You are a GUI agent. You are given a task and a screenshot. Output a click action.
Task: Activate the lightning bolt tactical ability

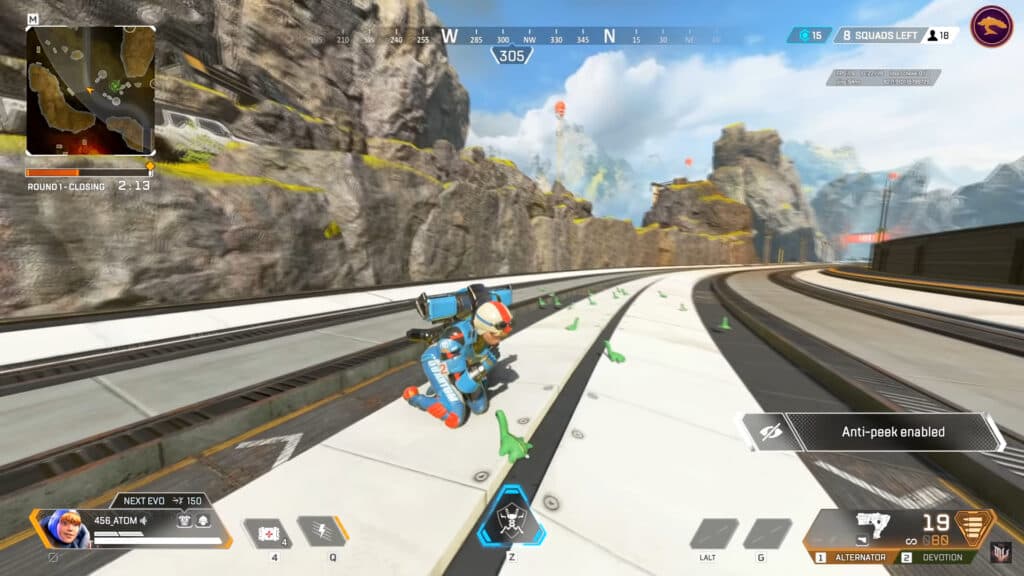tap(322, 531)
